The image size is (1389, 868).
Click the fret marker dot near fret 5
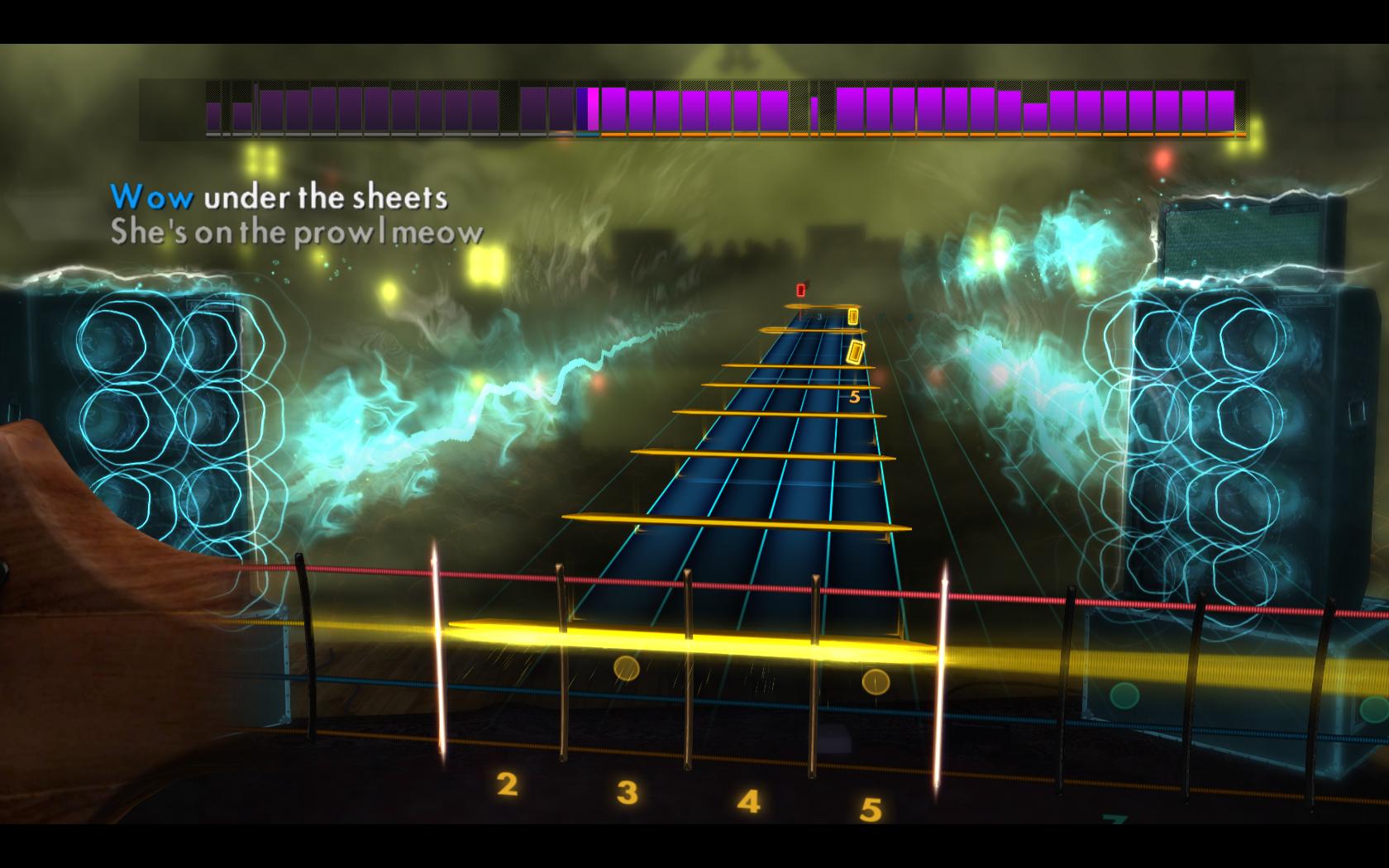876,683
